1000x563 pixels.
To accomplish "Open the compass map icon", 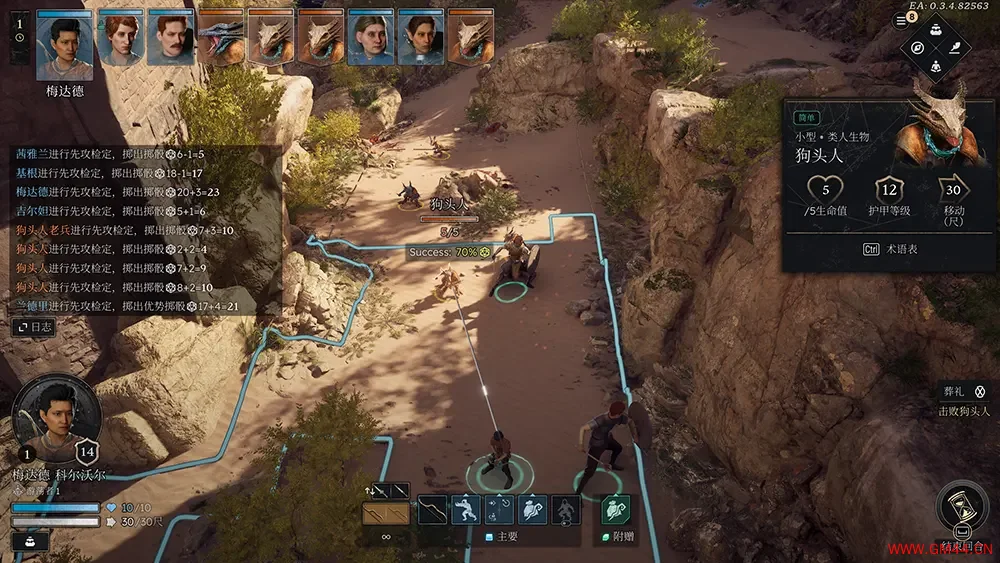I will 917,49.
